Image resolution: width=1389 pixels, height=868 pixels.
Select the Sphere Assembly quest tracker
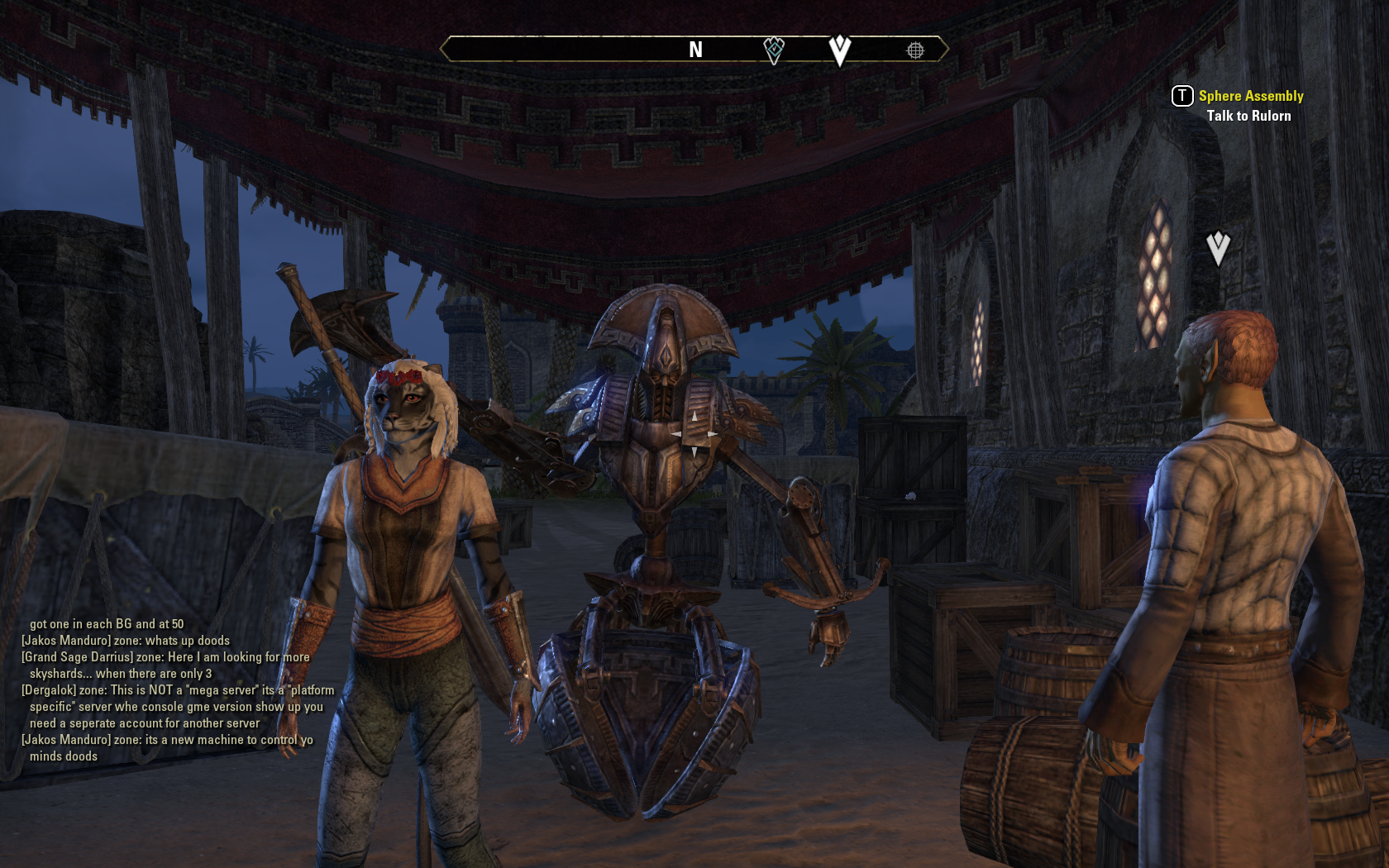1250,97
